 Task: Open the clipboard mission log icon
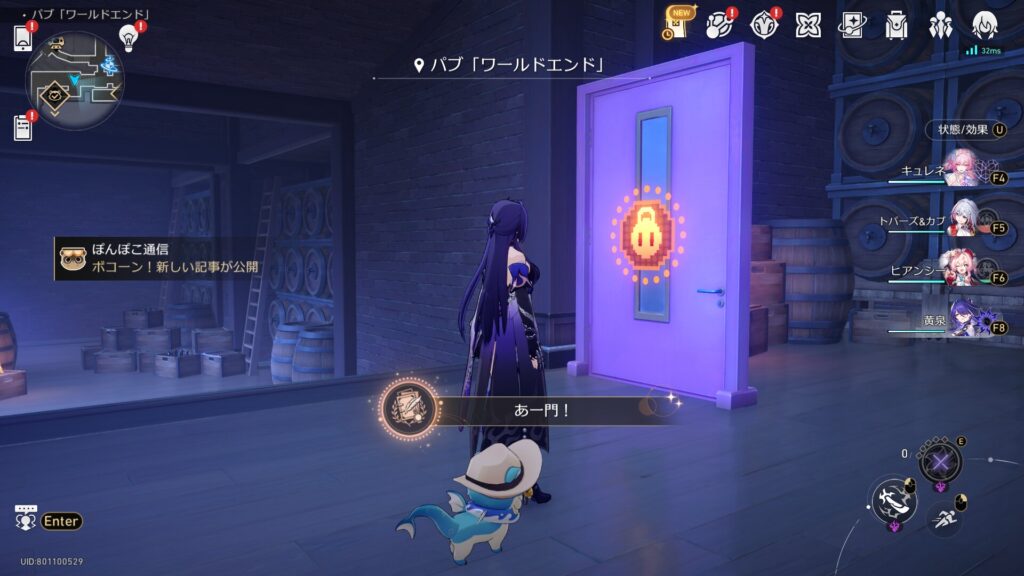coord(24,127)
